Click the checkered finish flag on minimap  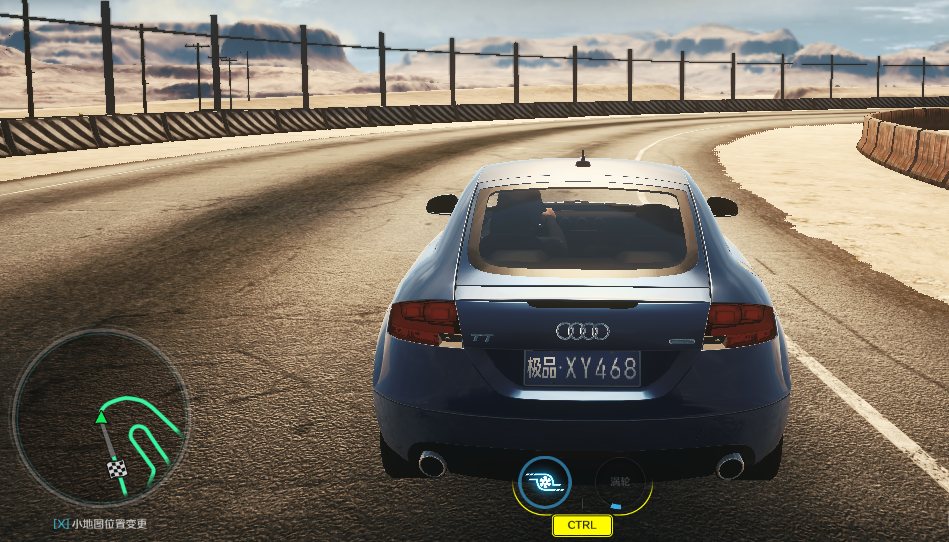click(118, 469)
